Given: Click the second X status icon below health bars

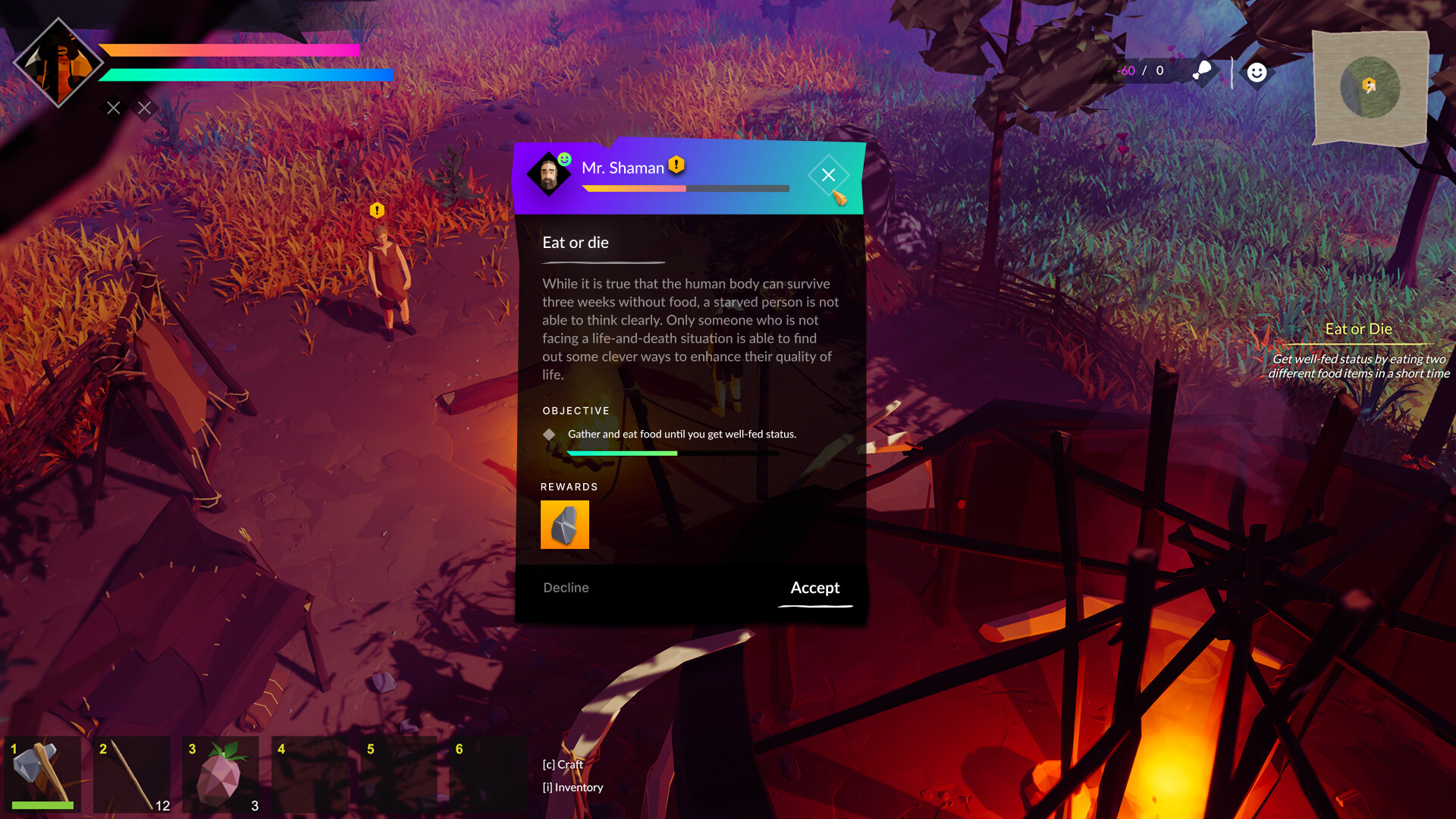Looking at the screenshot, I should point(144,108).
